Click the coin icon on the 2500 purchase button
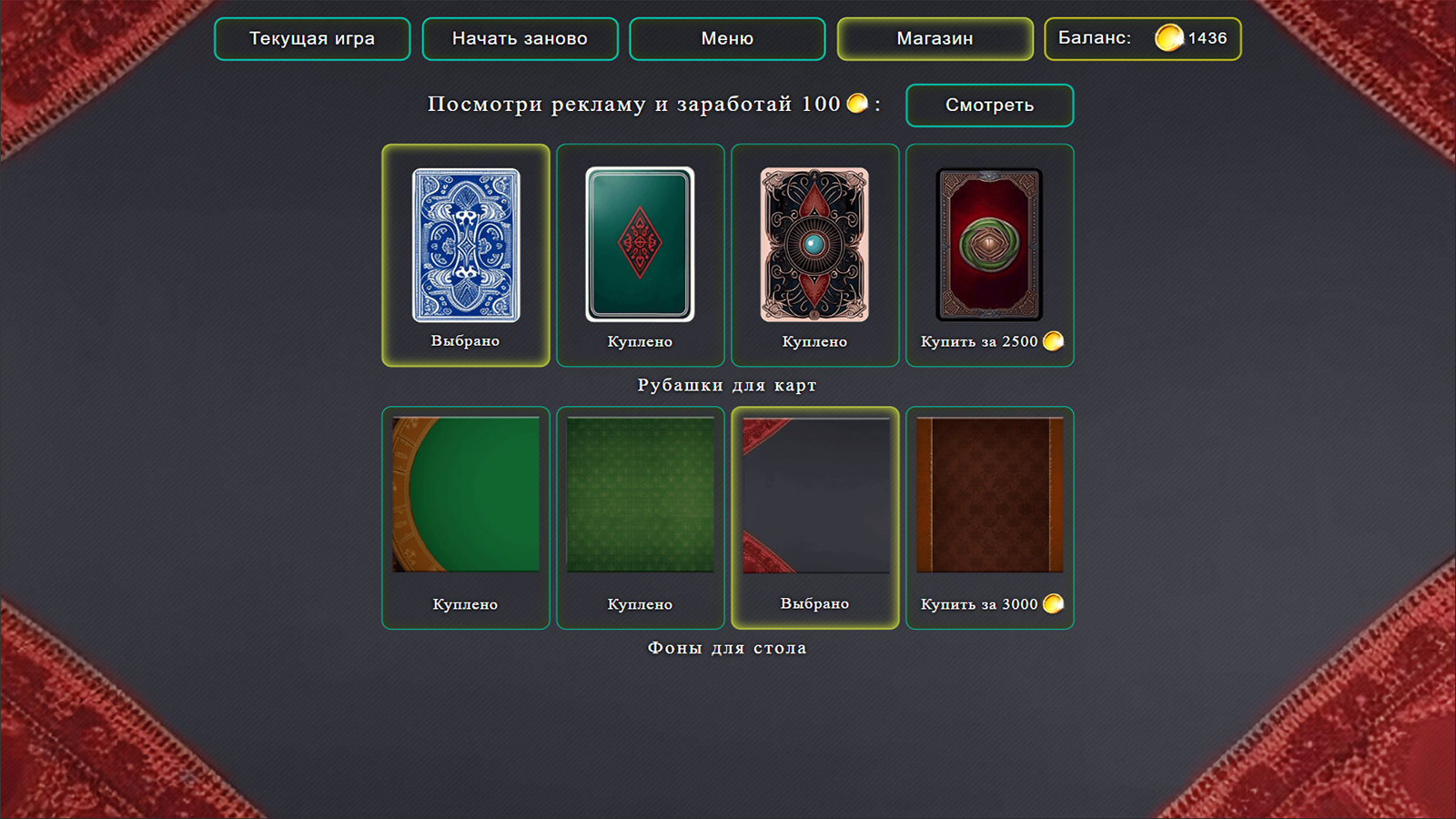The height and width of the screenshot is (819, 1456). (x=1054, y=342)
